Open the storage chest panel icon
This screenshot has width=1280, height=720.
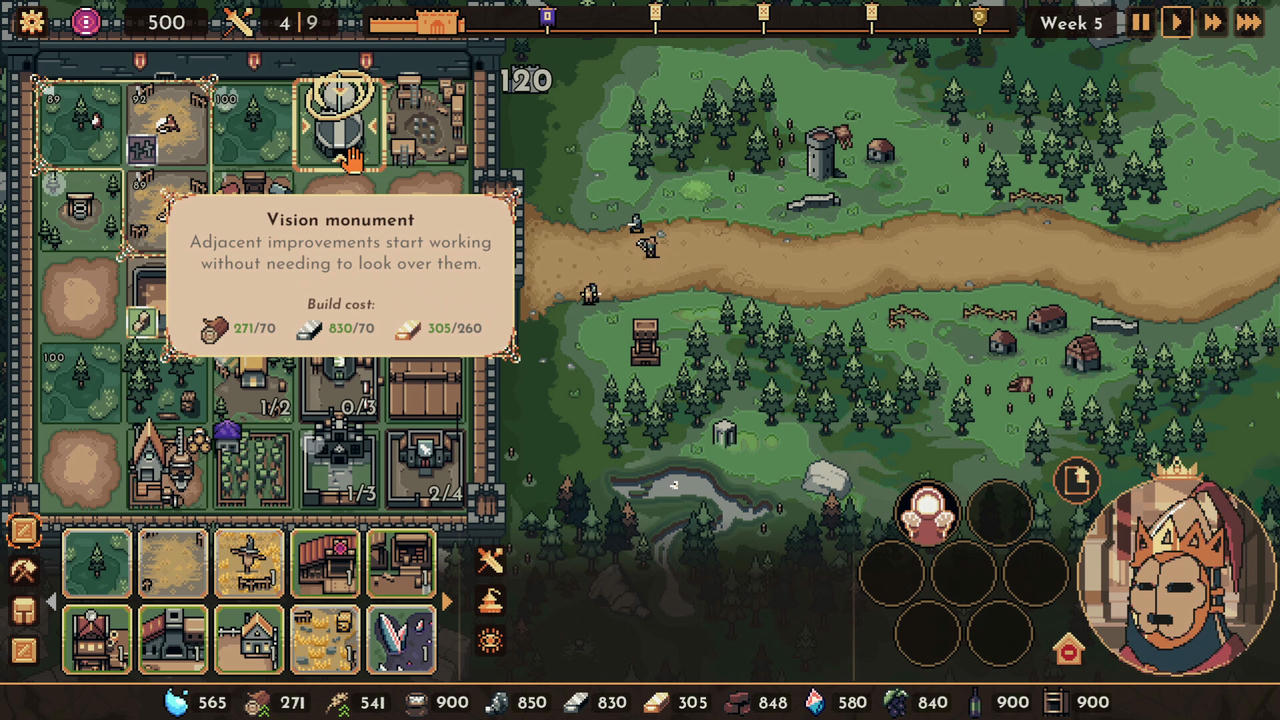point(25,610)
